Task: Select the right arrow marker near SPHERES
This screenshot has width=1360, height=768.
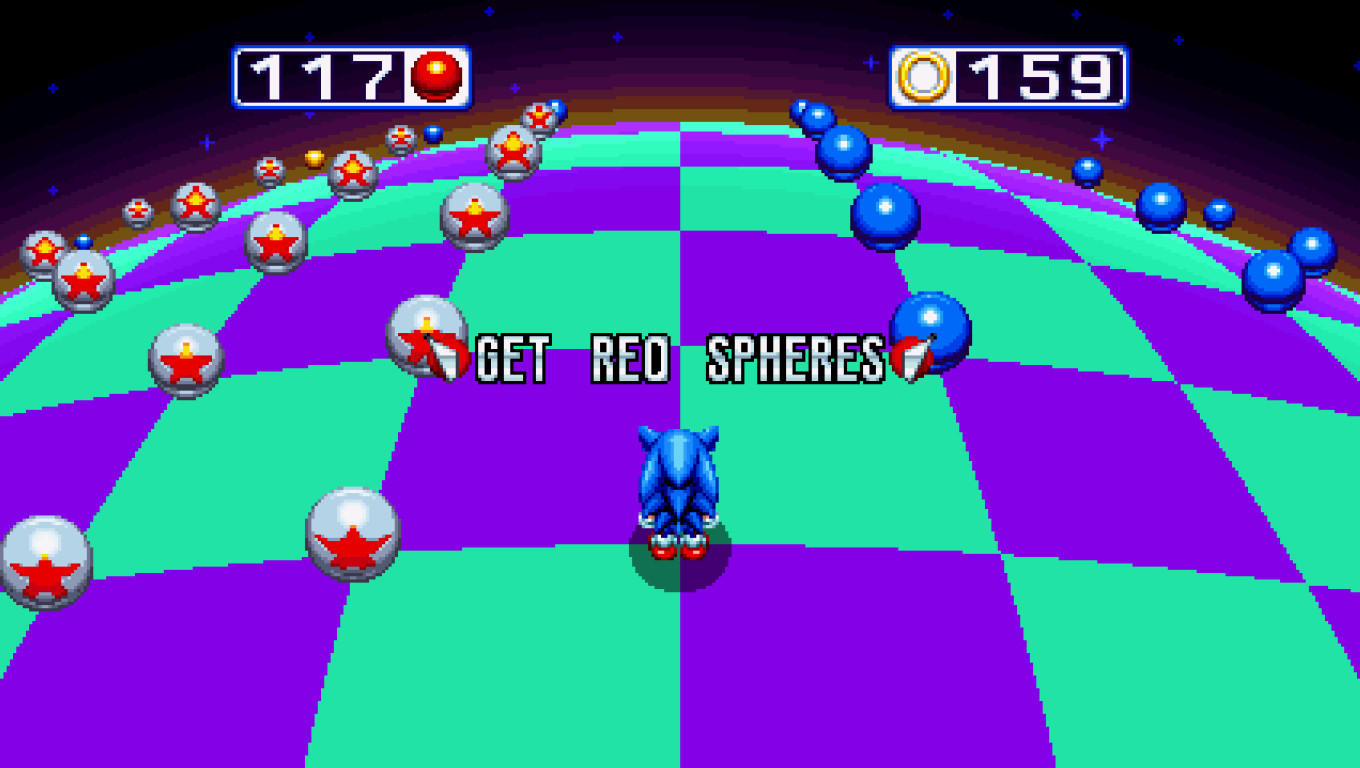Action: pyautogui.click(x=911, y=360)
